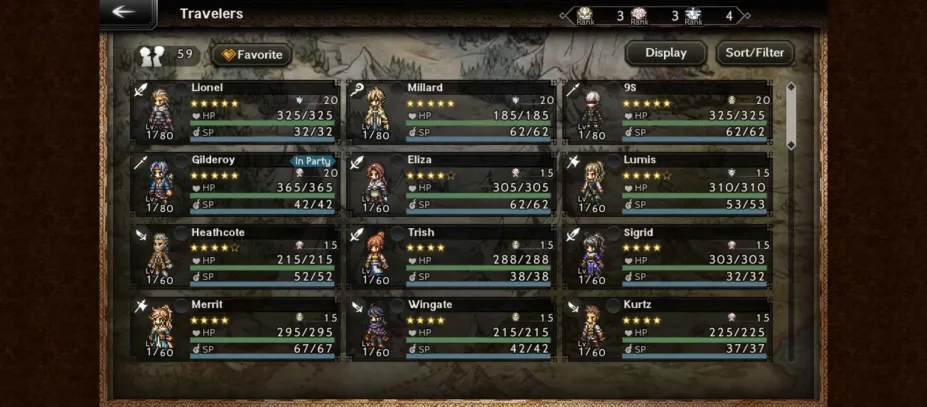Screen dimensions: 927x407
Task: Click the traveler list scrollbar
Action: tap(790, 116)
